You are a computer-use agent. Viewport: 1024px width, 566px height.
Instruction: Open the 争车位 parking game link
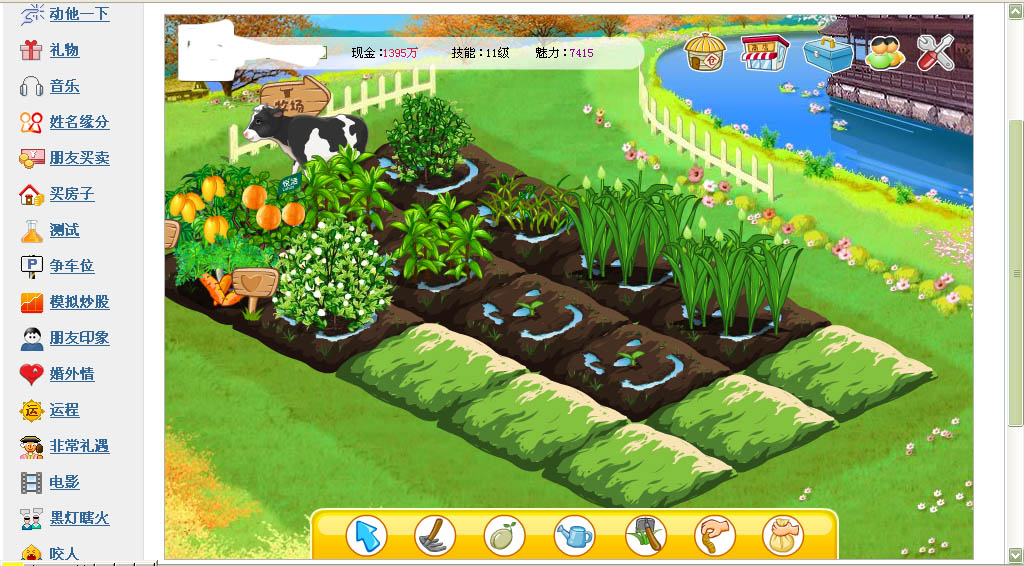71,266
